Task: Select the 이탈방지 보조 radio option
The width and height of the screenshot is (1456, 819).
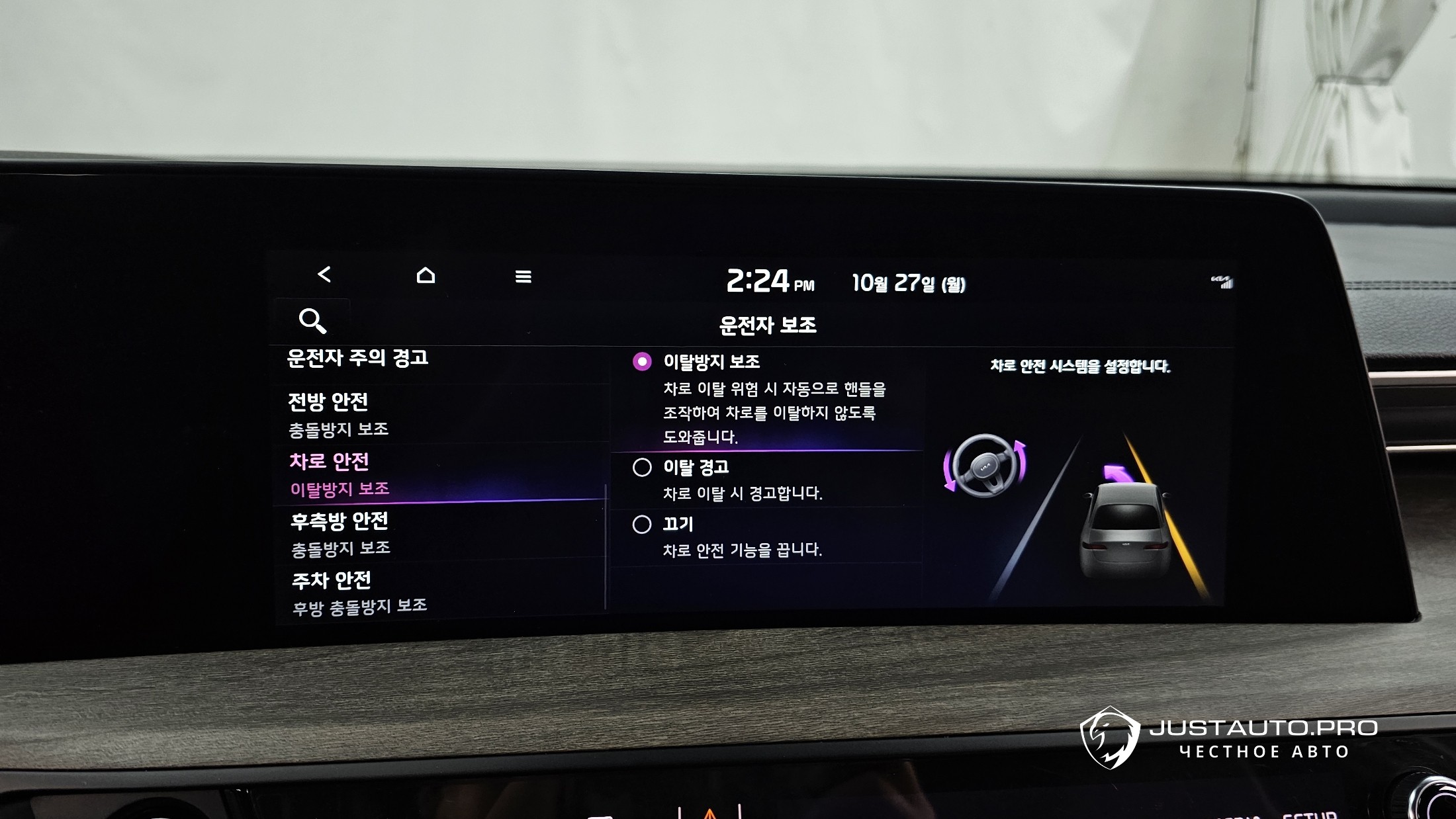Action: (x=642, y=362)
